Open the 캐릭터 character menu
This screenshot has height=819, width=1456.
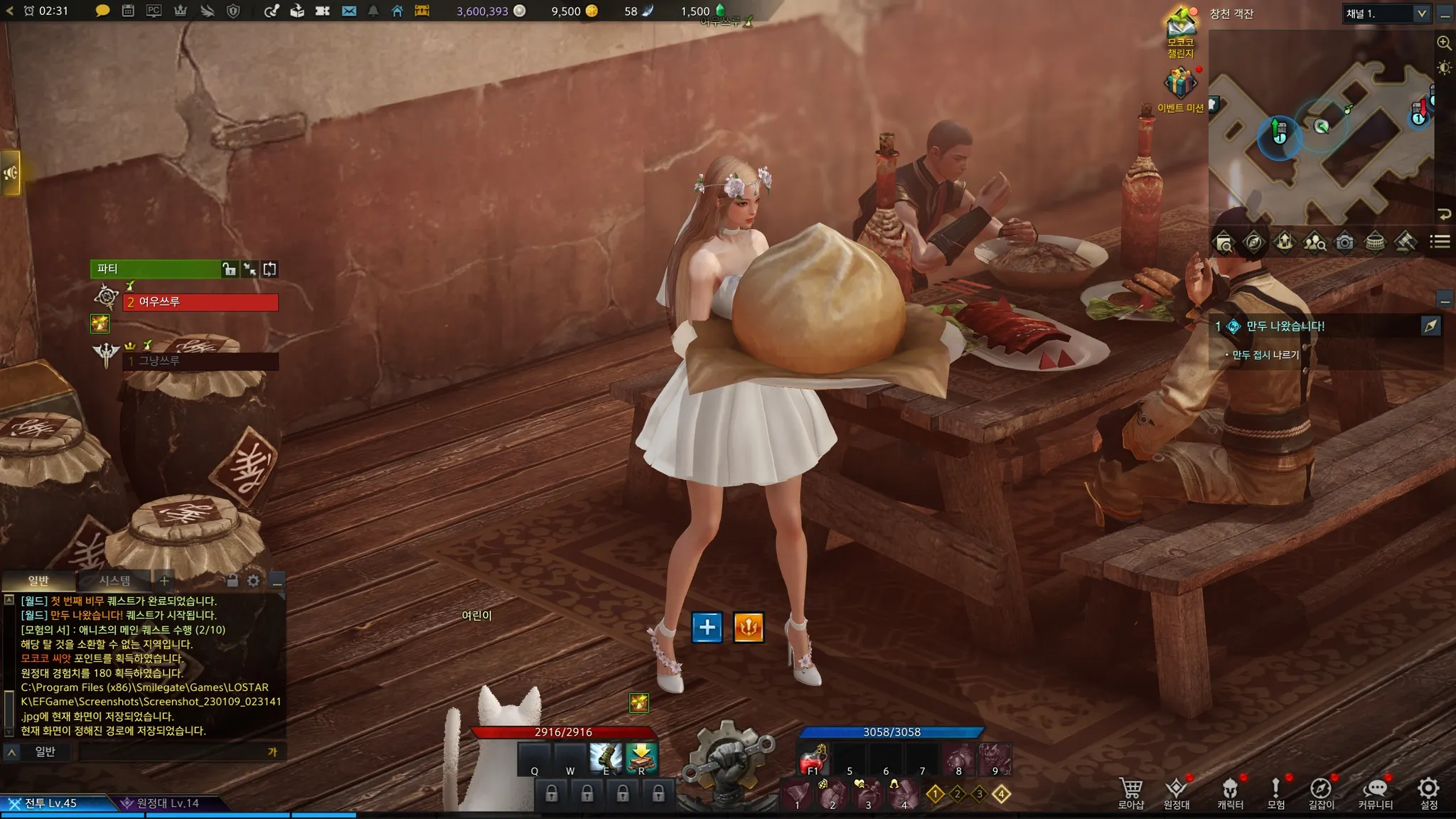1230,791
